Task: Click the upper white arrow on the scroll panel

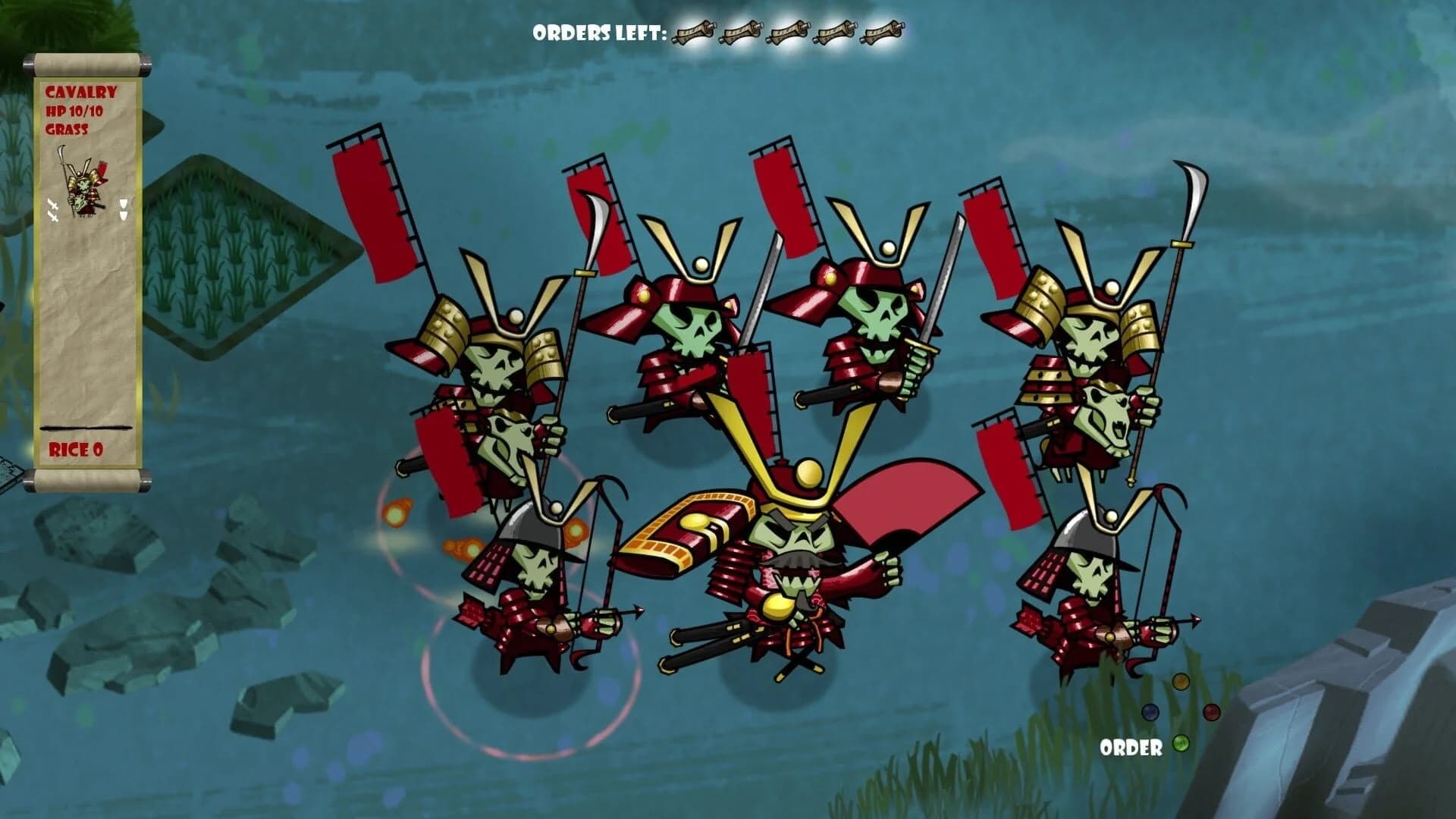Action: click(x=123, y=202)
